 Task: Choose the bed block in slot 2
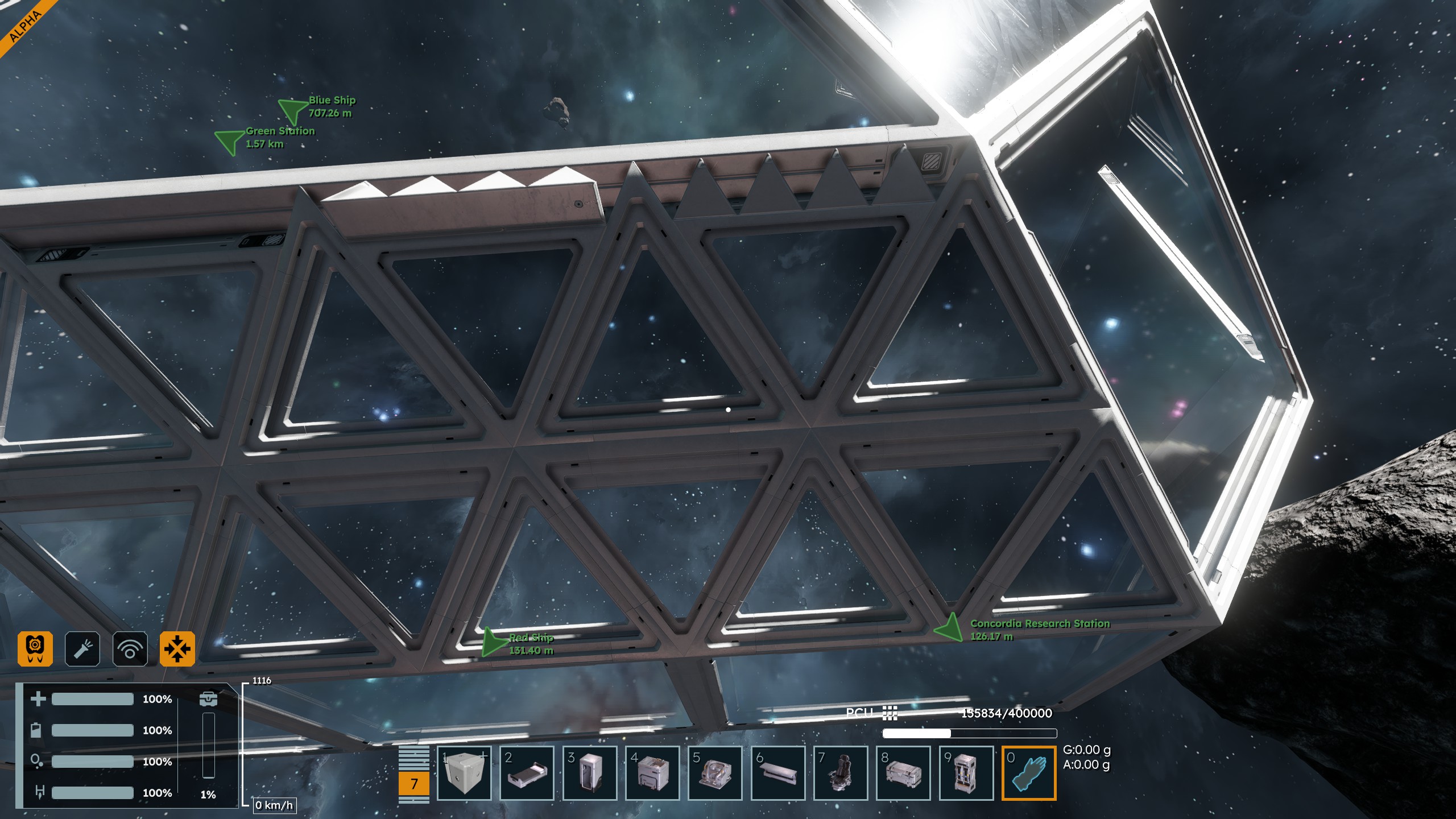point(527,773)
